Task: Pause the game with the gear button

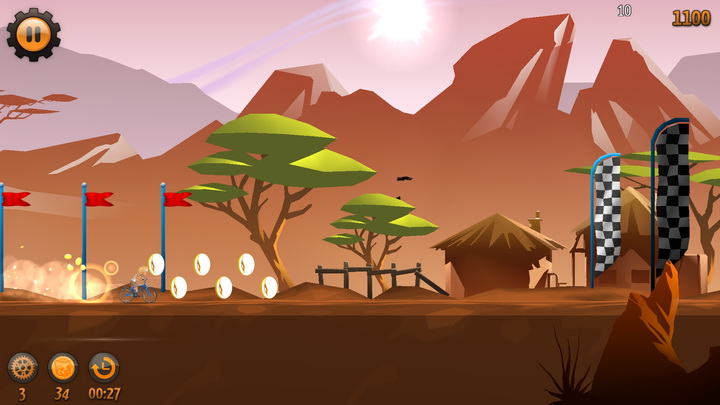Action: pyautogui.click(x=33, y=33)
